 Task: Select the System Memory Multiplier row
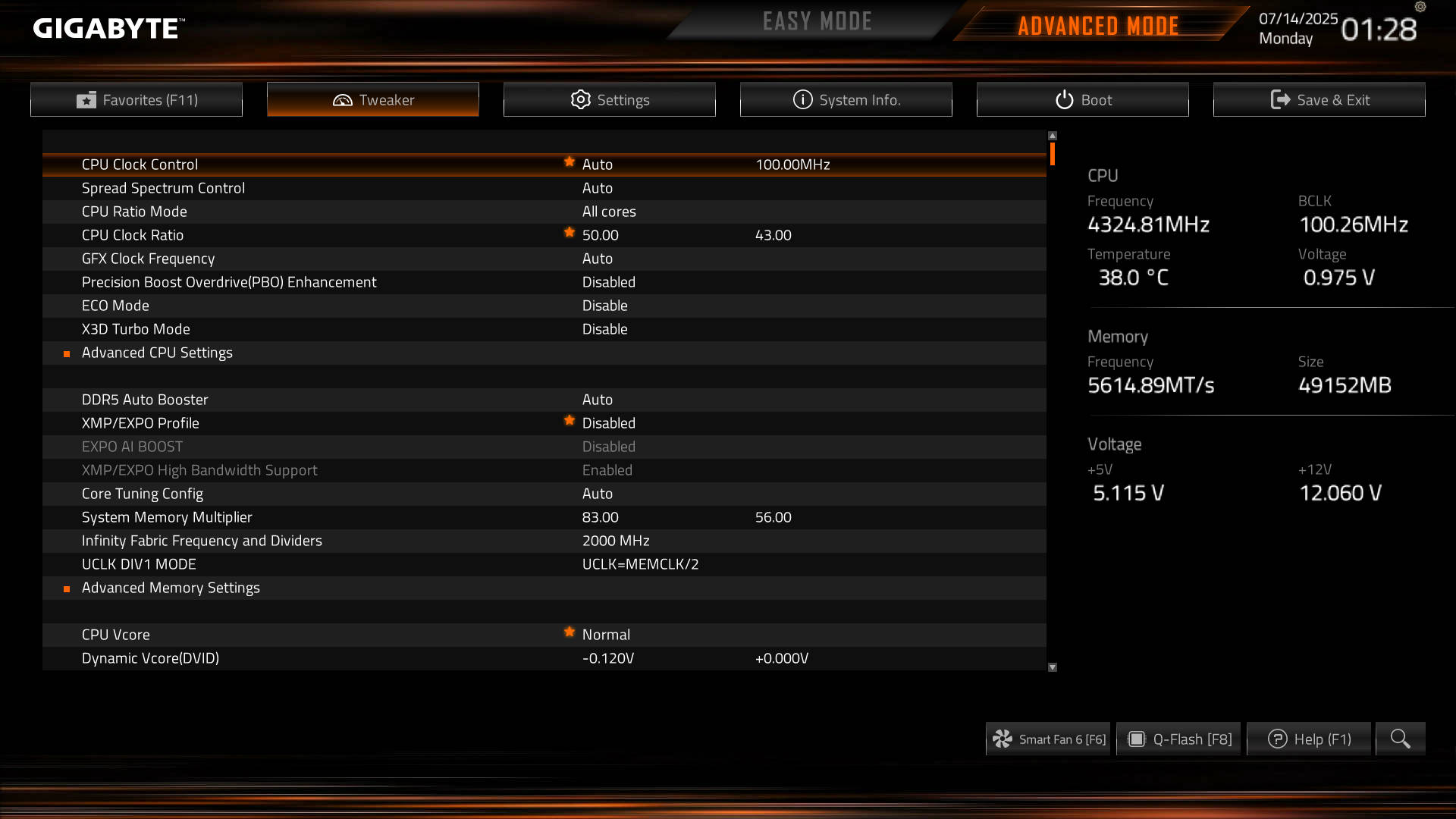coord(167,517)
